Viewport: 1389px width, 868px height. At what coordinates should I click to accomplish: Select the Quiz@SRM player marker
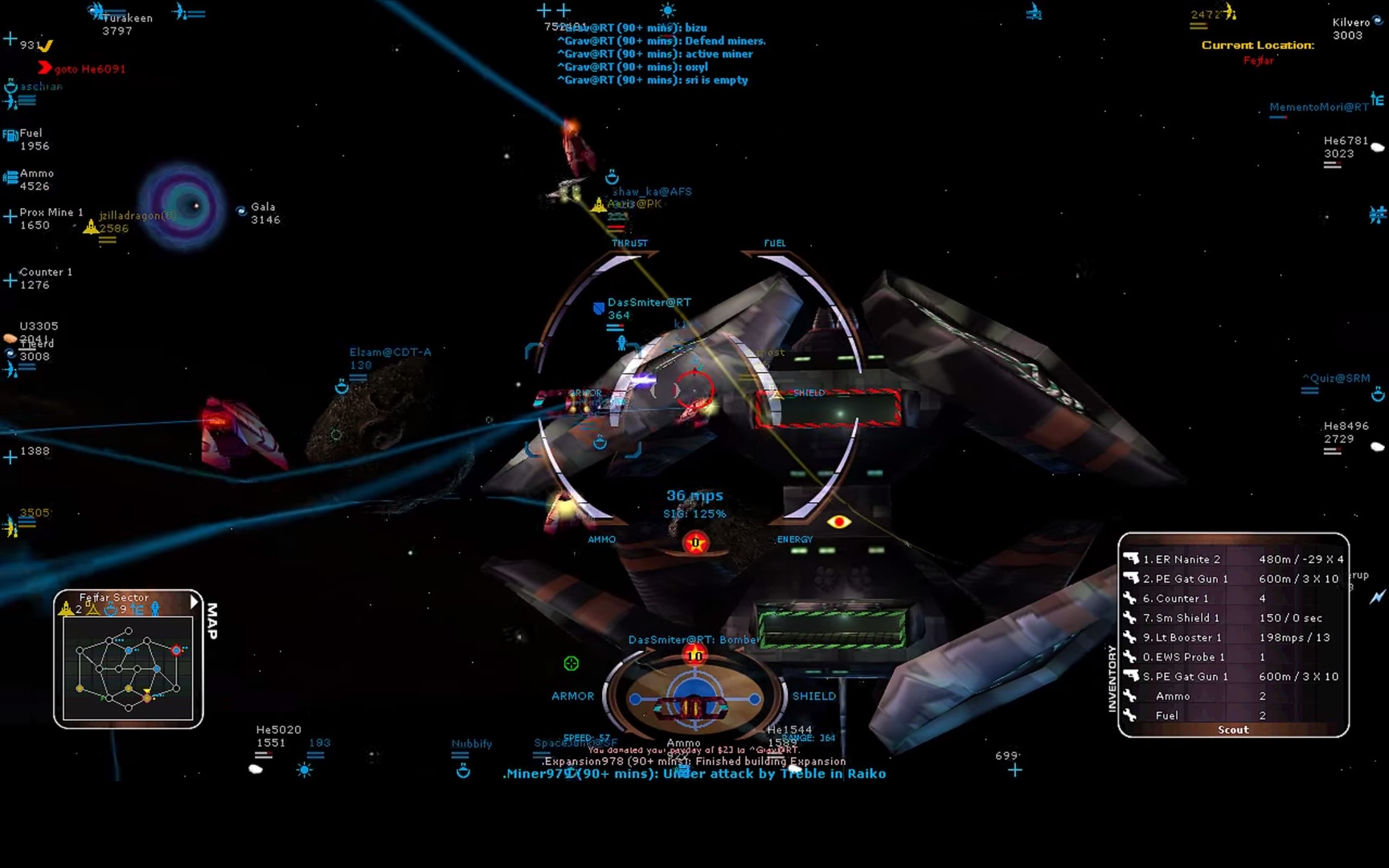(x=1336, y=379)
